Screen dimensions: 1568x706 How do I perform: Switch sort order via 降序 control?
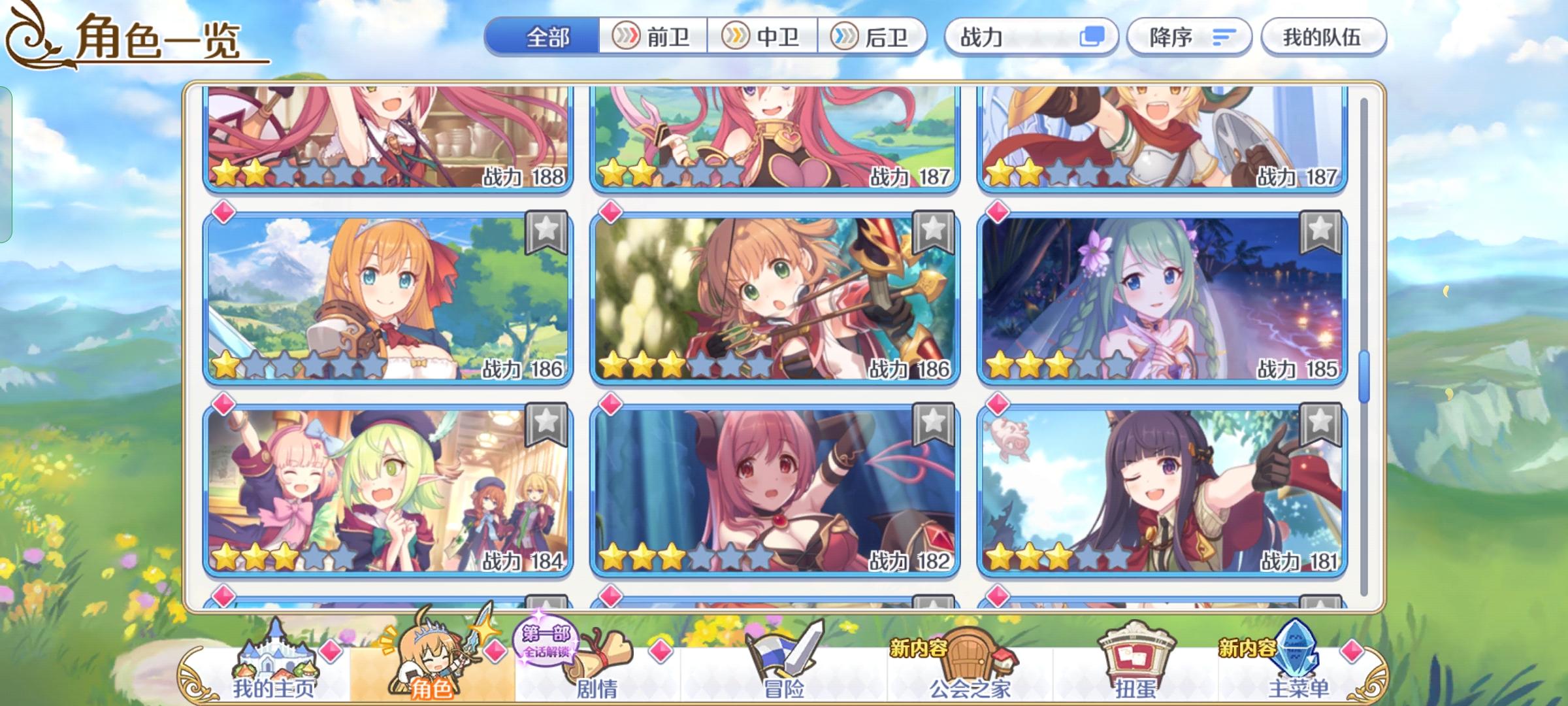pyautogui.click(x=1189, y=37)
